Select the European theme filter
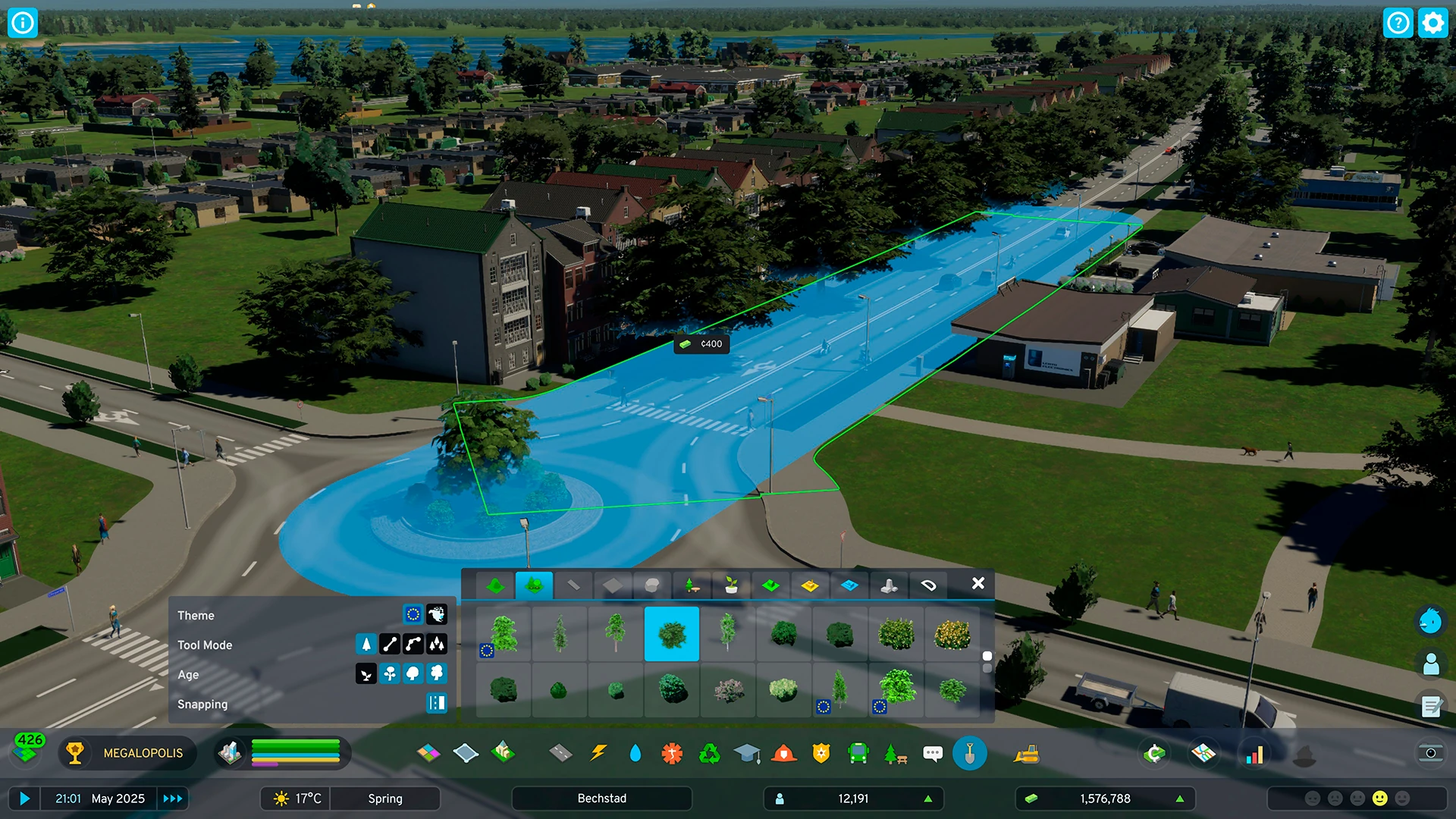1456x819 pixels. [413, 614]
